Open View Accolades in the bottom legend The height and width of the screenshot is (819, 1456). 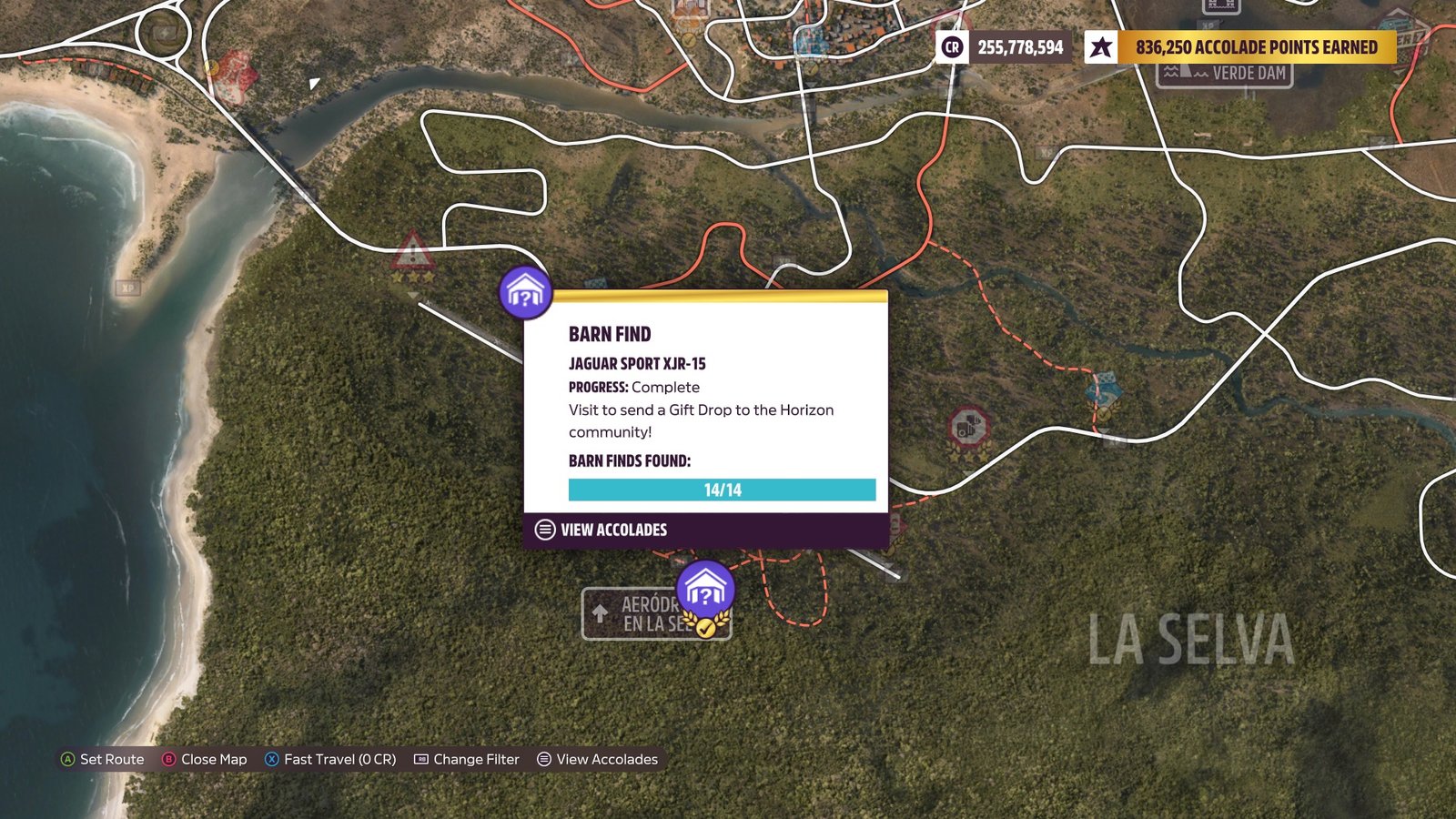tap(597, 759)
